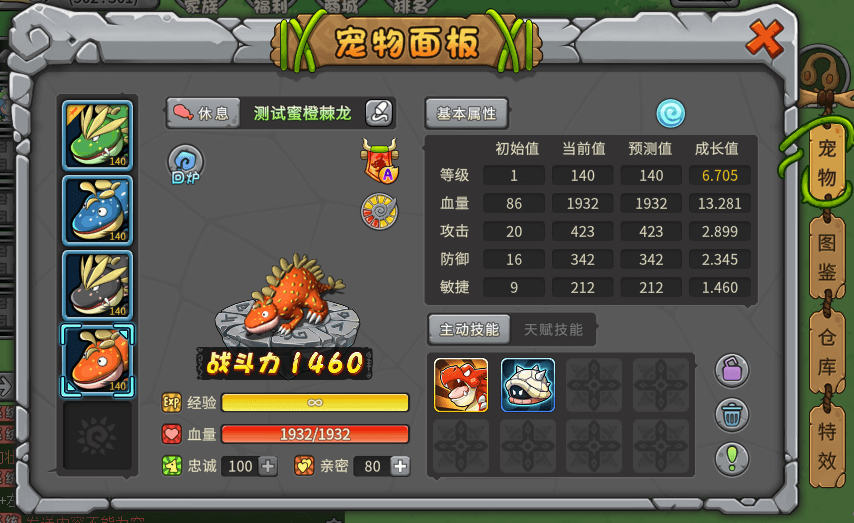This screenshot has height=523, width=854.
Task: Increase 亲密 intimacy with its plus button
Action: pyautogui.click(x=400, y=466)
